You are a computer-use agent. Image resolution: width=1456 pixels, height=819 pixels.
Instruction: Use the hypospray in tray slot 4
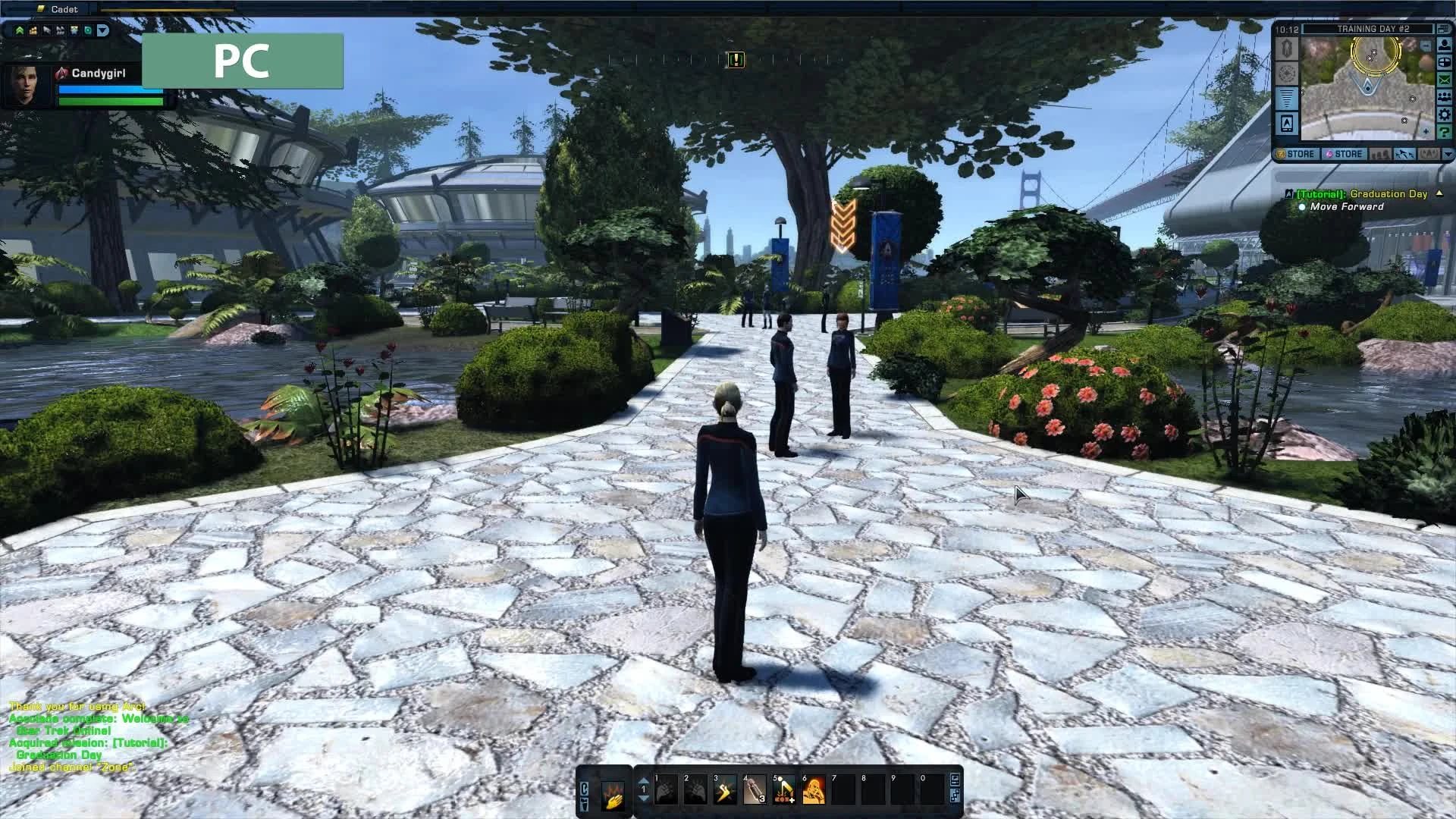pos(755,789)
